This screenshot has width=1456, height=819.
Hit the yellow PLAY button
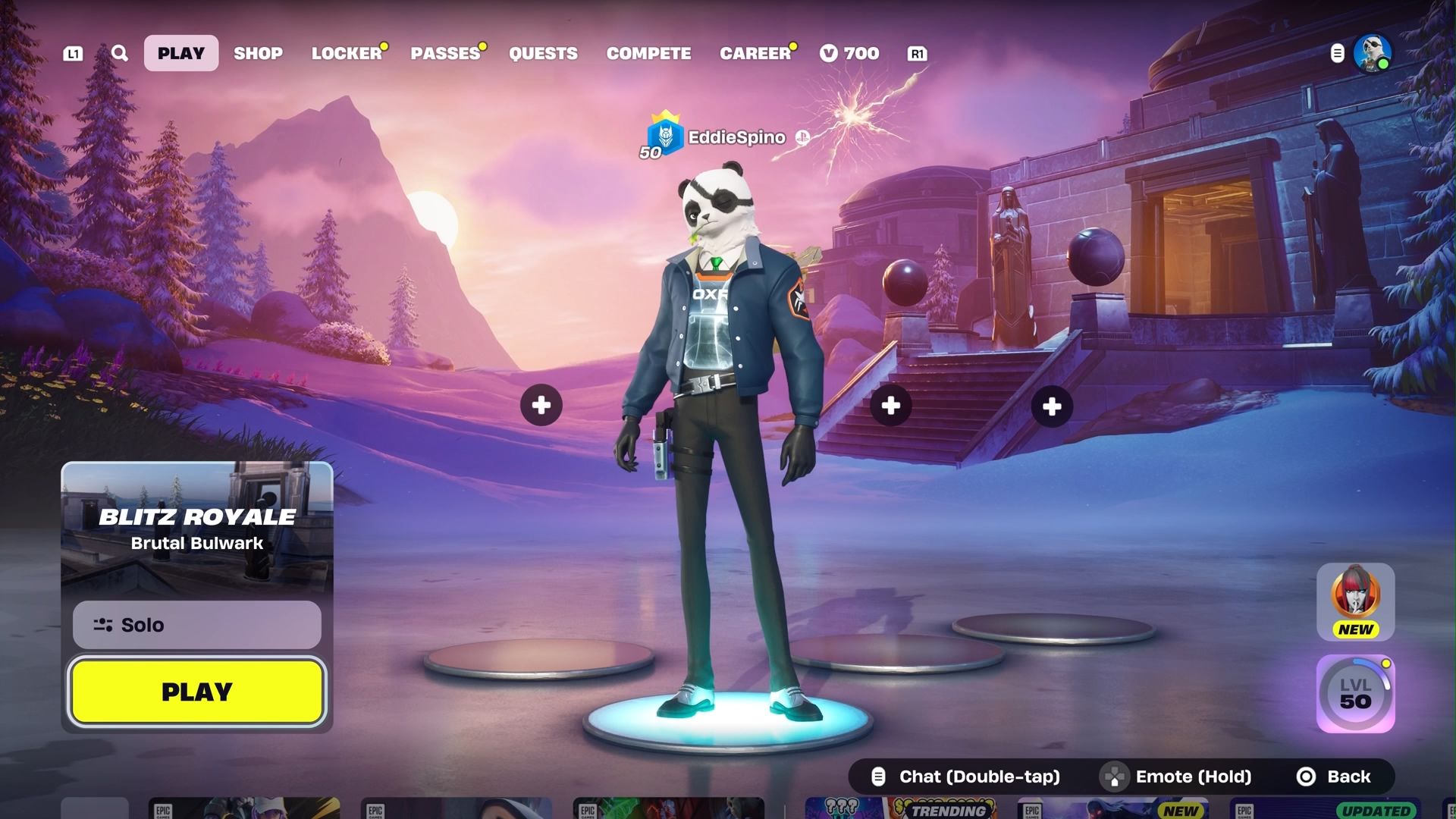point(197,692)
